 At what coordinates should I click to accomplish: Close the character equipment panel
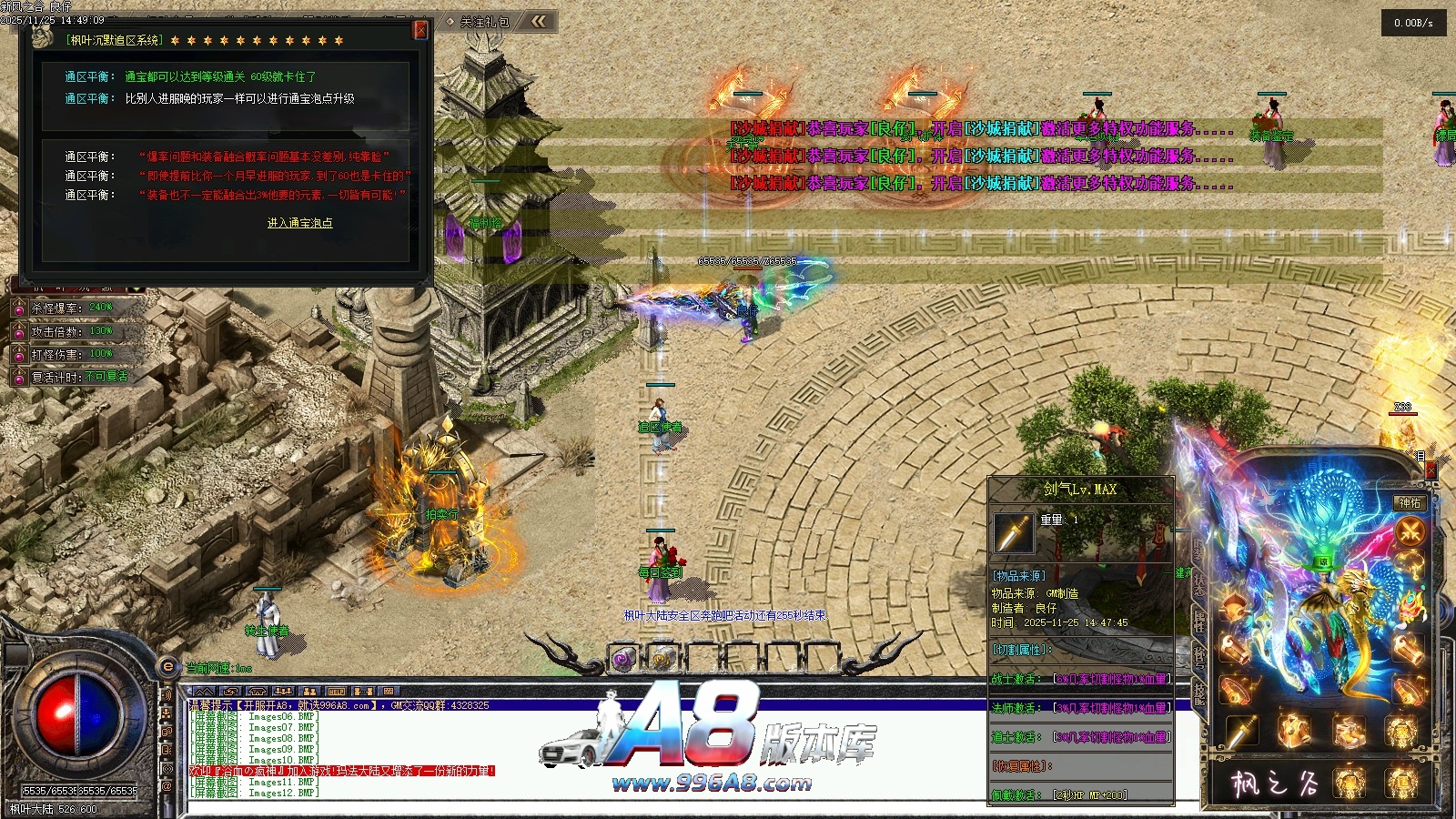[x=1431, y=470]
